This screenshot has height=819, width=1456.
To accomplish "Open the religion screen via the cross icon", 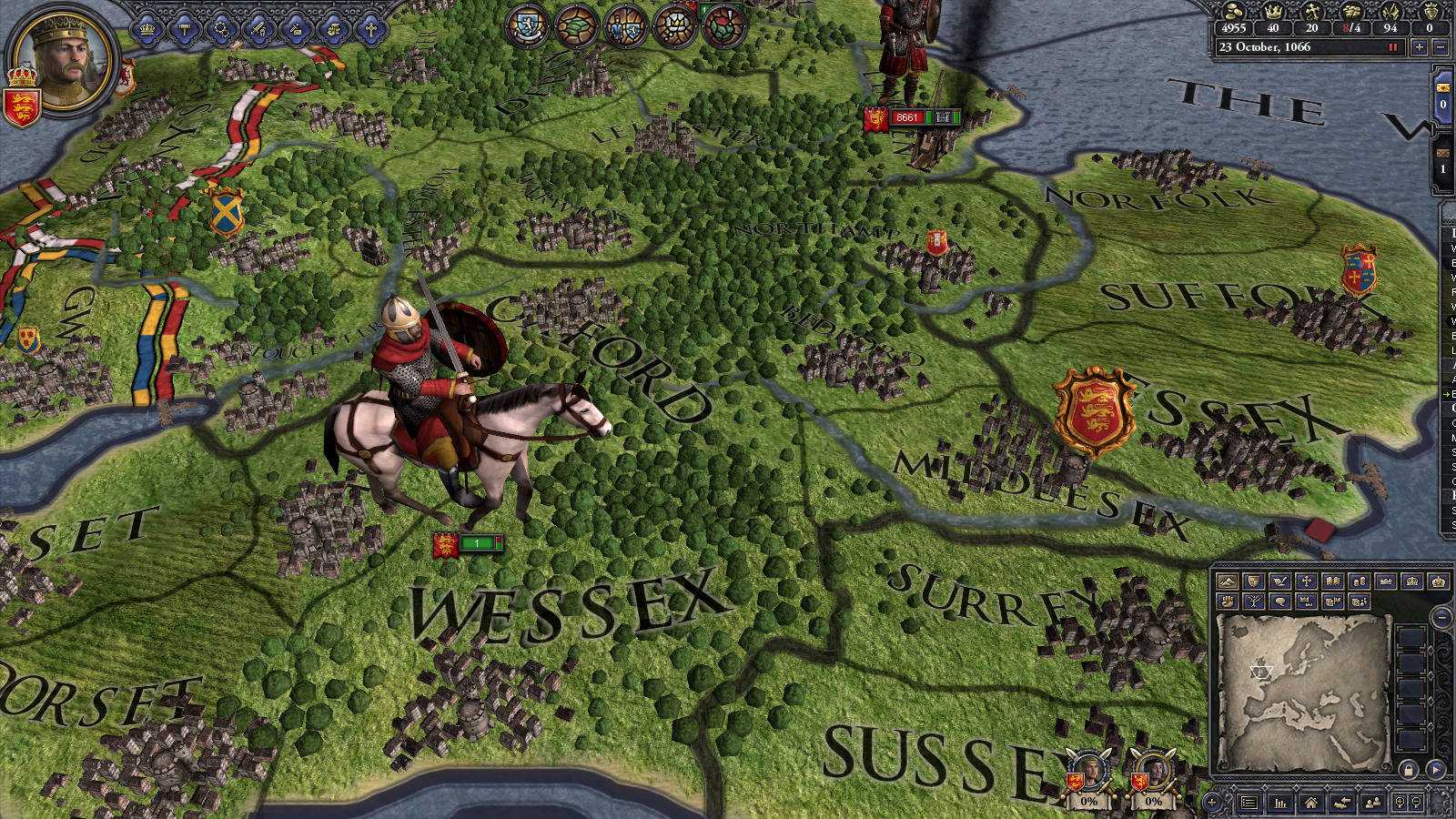I will [371, 30].
